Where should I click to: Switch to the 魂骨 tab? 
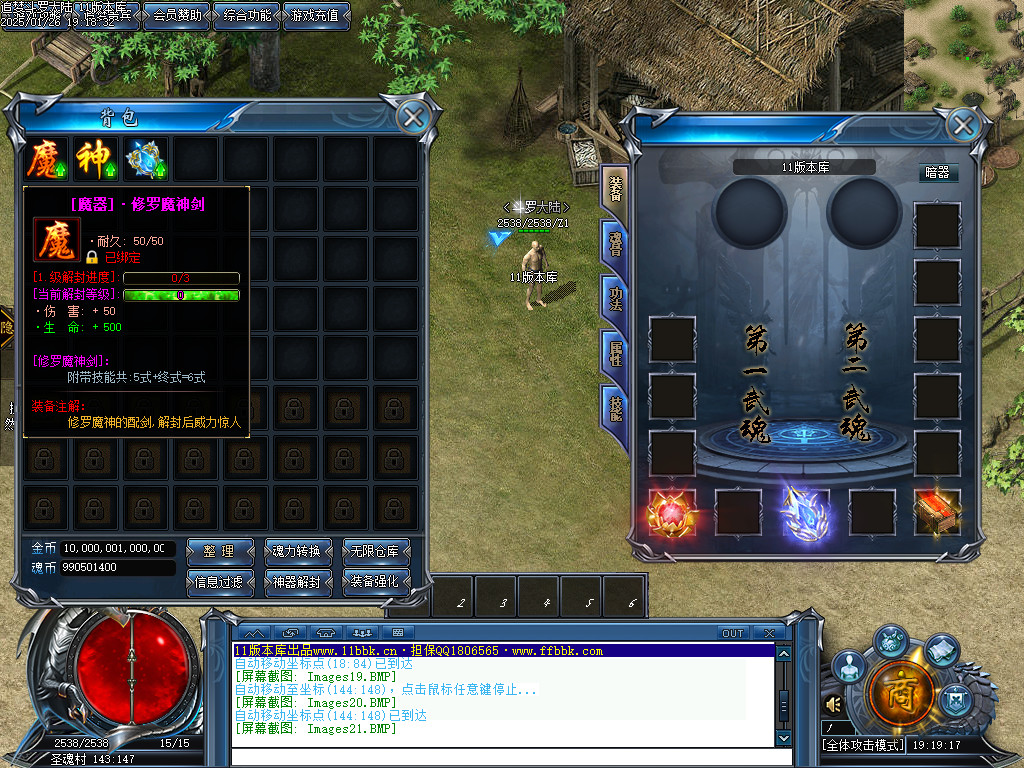(x=614, y=244)
